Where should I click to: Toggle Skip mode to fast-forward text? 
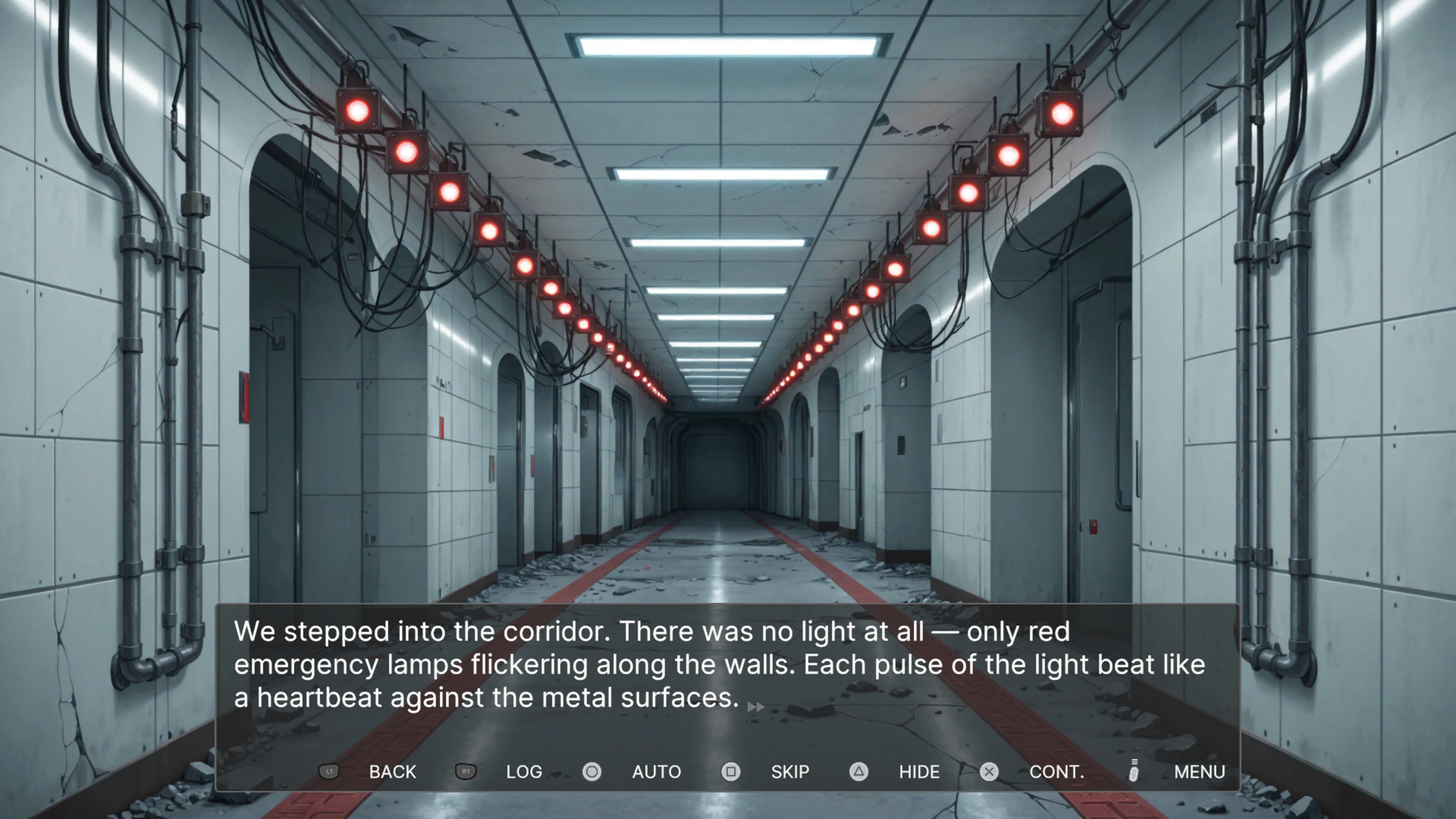[x=789, y=772]
